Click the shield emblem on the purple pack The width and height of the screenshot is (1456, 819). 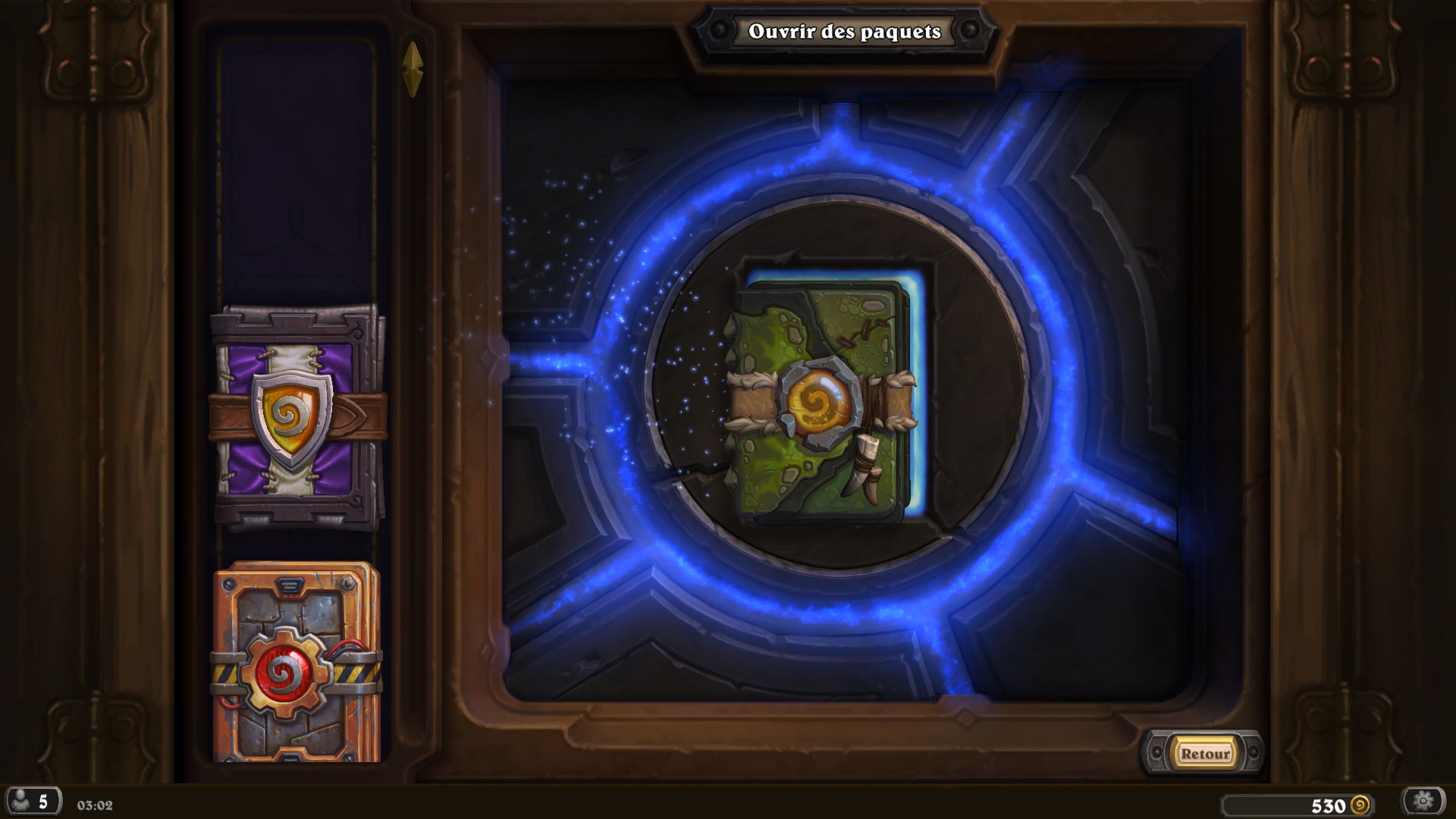292,413
